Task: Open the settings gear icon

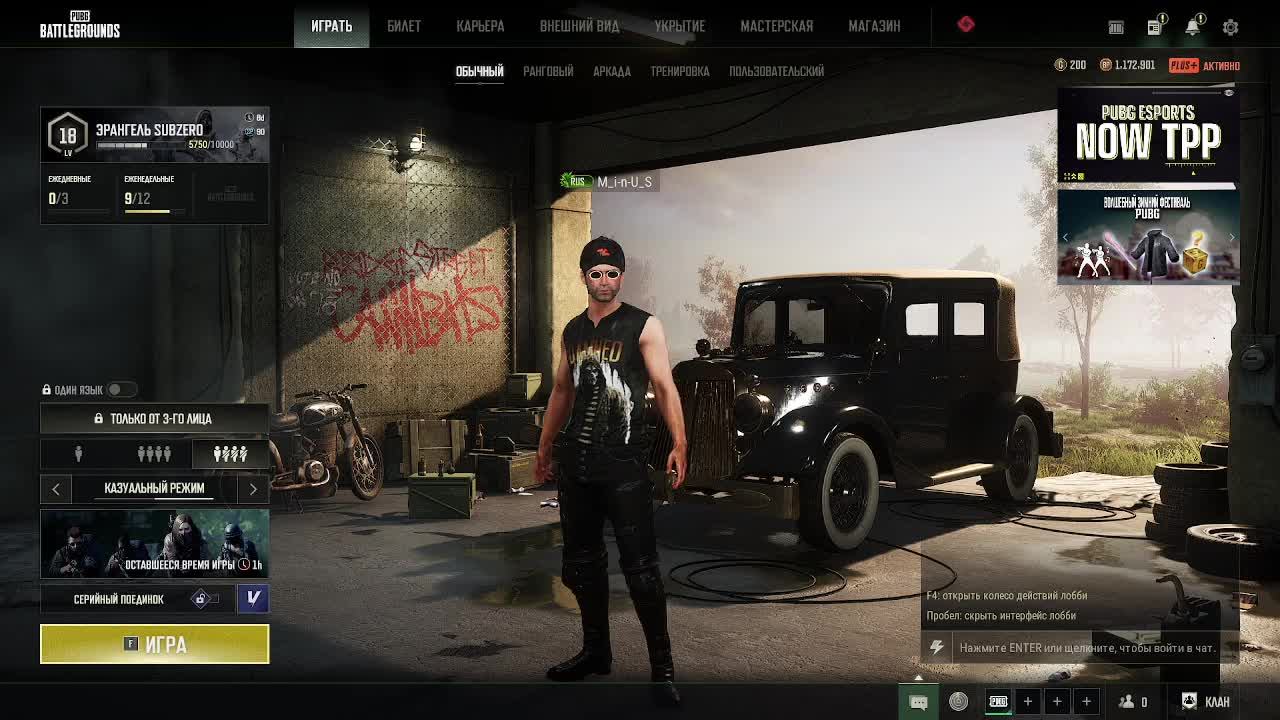Action: [x=1230, y=27]
